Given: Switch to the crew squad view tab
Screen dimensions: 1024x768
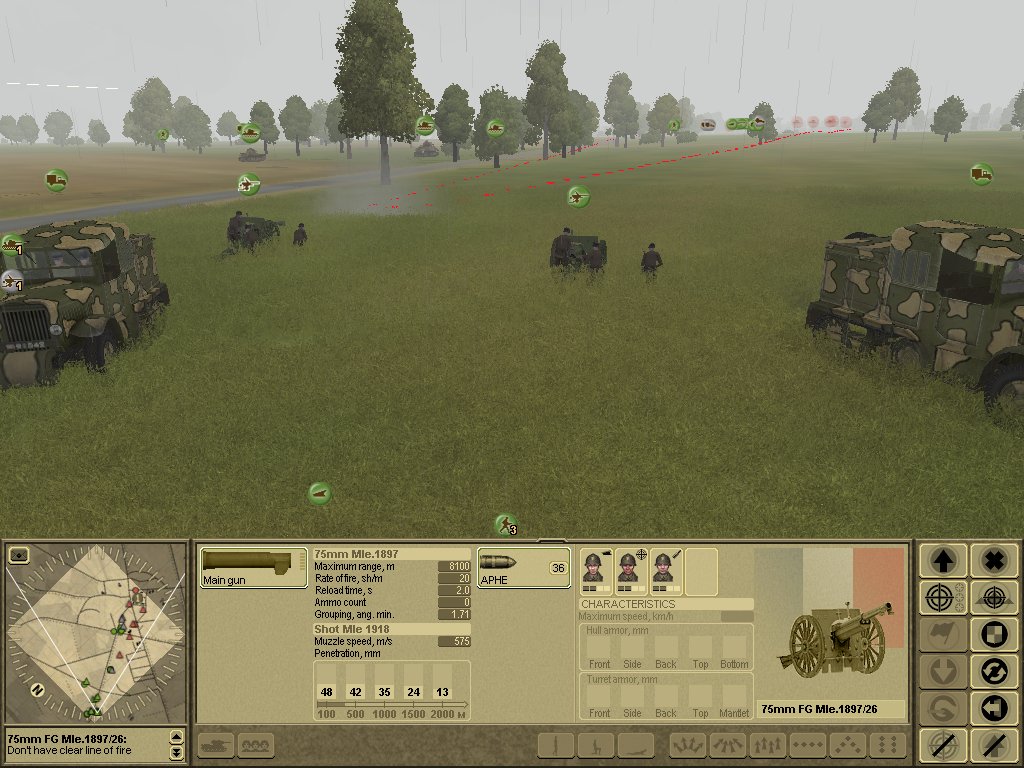Looking at the screenshot, I should (x=256, y=745).
